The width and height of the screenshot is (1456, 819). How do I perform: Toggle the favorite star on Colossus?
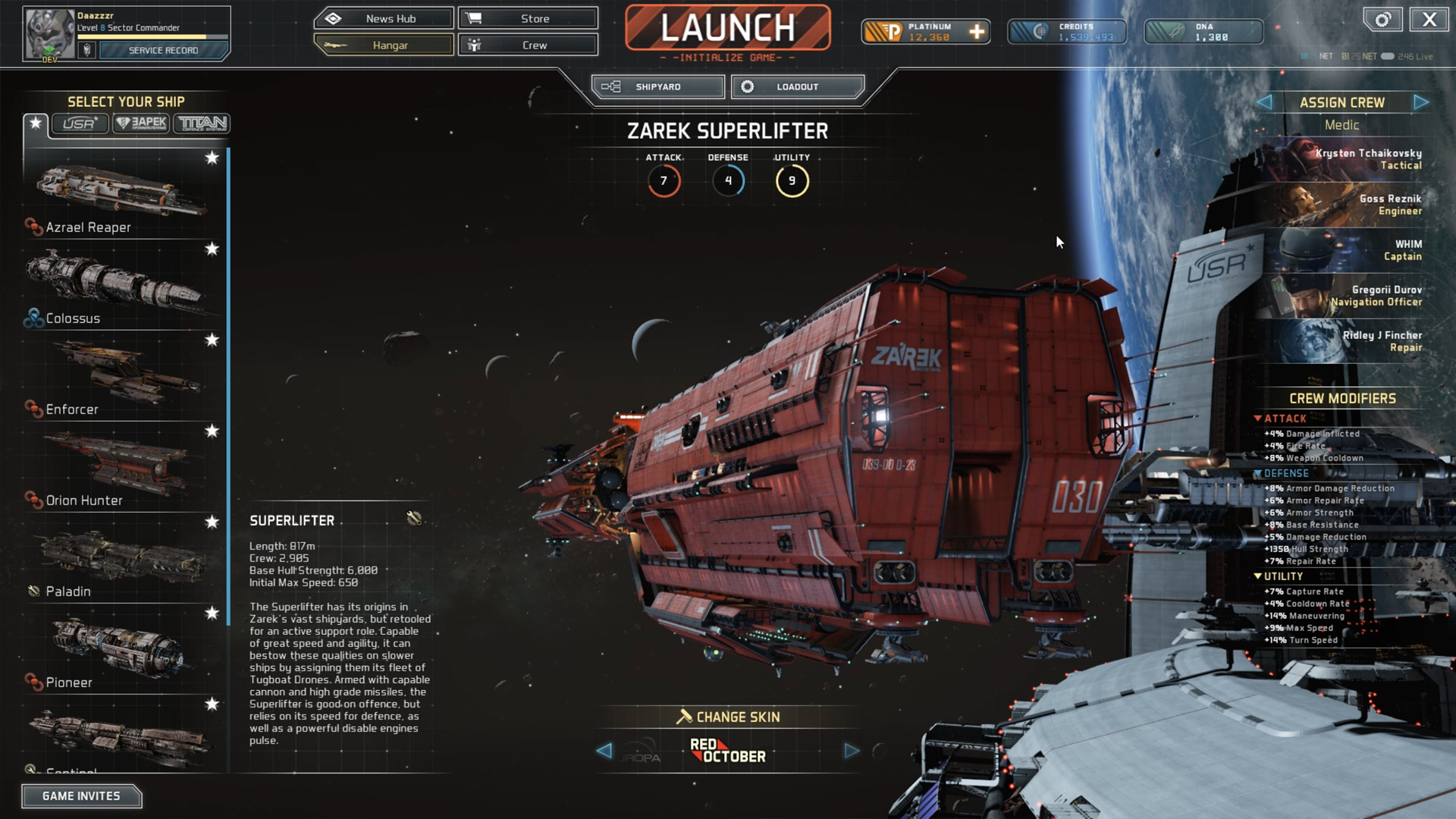coord(213,249)
